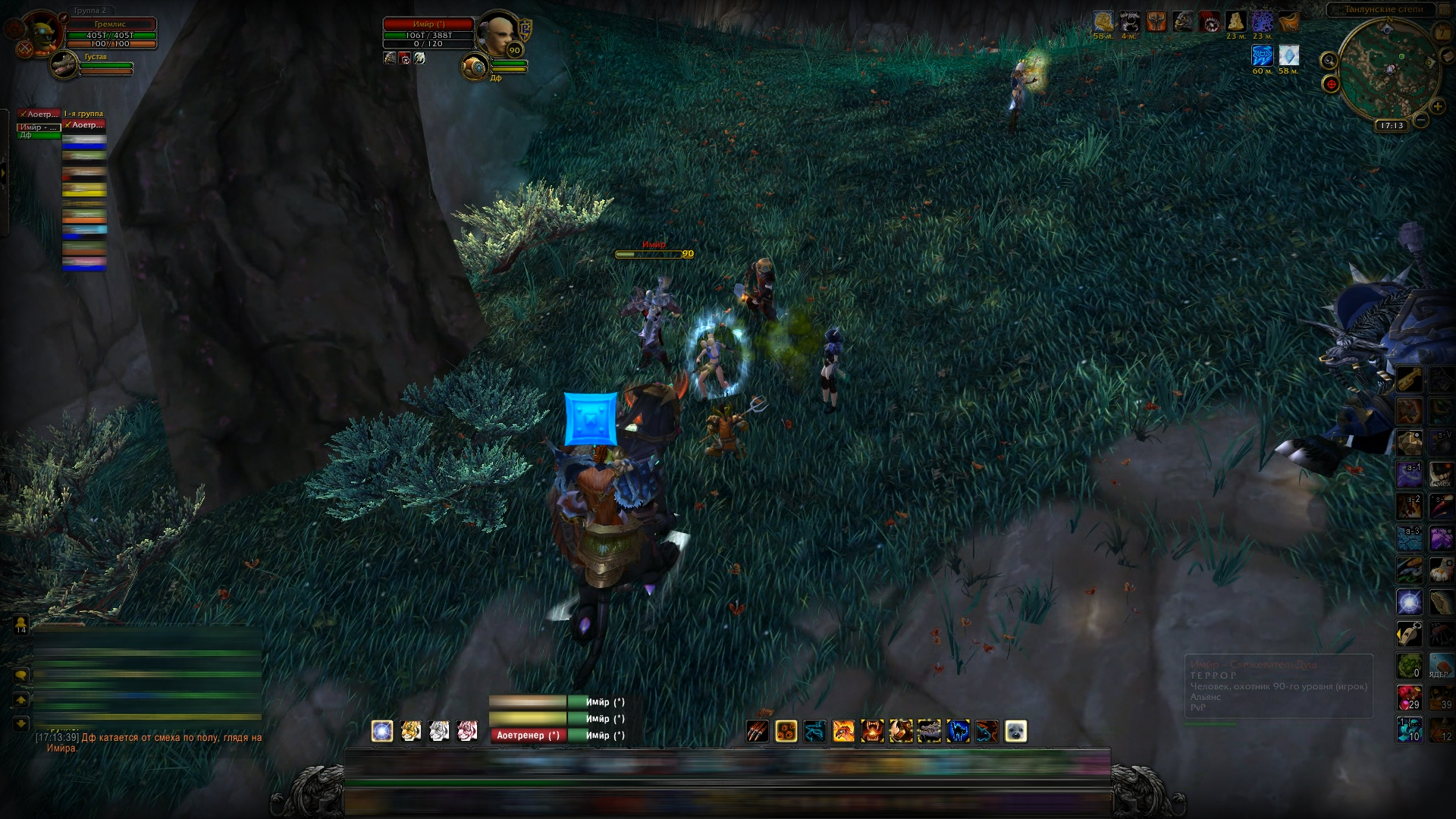Zoom out the minimap with minus button
Screen dimensions: 1456x819
coord(1421,120)
